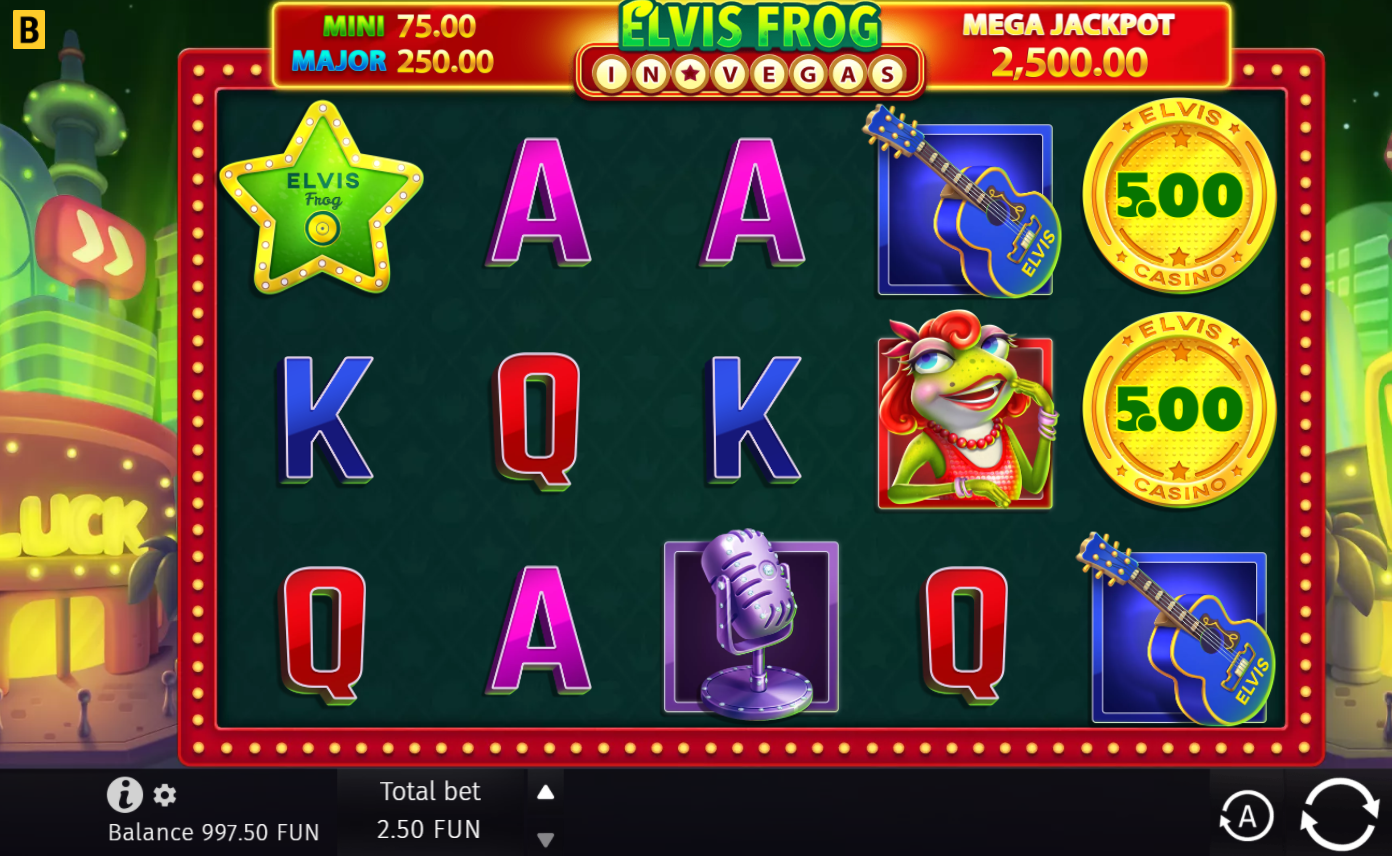Decrease the Total bet amount

click(545, 840)
